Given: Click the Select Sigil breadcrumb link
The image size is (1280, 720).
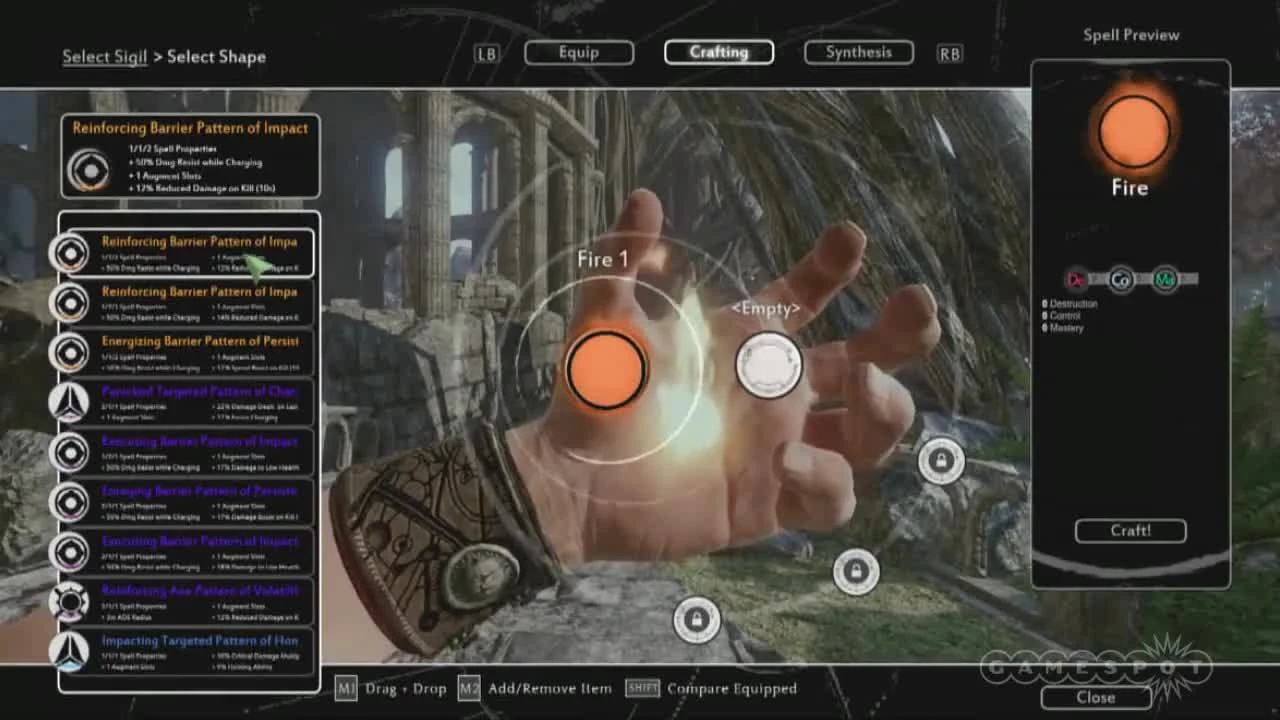Looking at the screenshot, I should tap(104, 57).
